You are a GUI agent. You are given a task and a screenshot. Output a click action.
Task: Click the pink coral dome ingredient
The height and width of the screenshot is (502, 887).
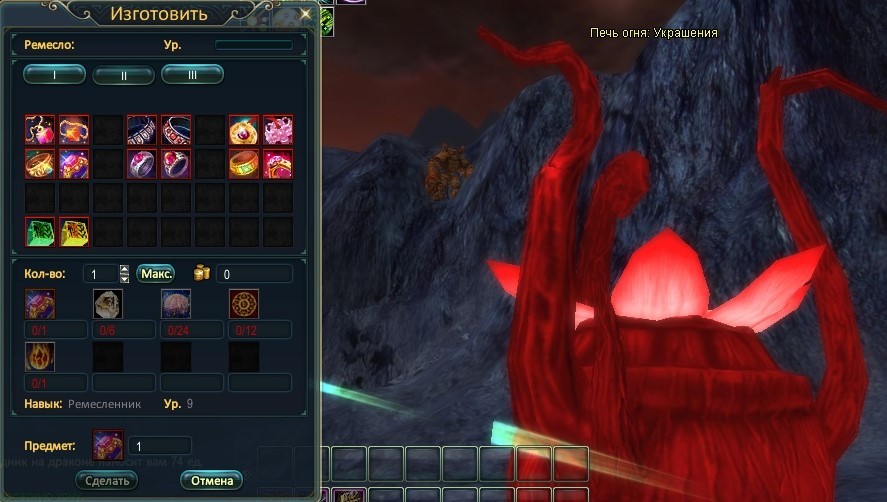[x=176, y=303]
